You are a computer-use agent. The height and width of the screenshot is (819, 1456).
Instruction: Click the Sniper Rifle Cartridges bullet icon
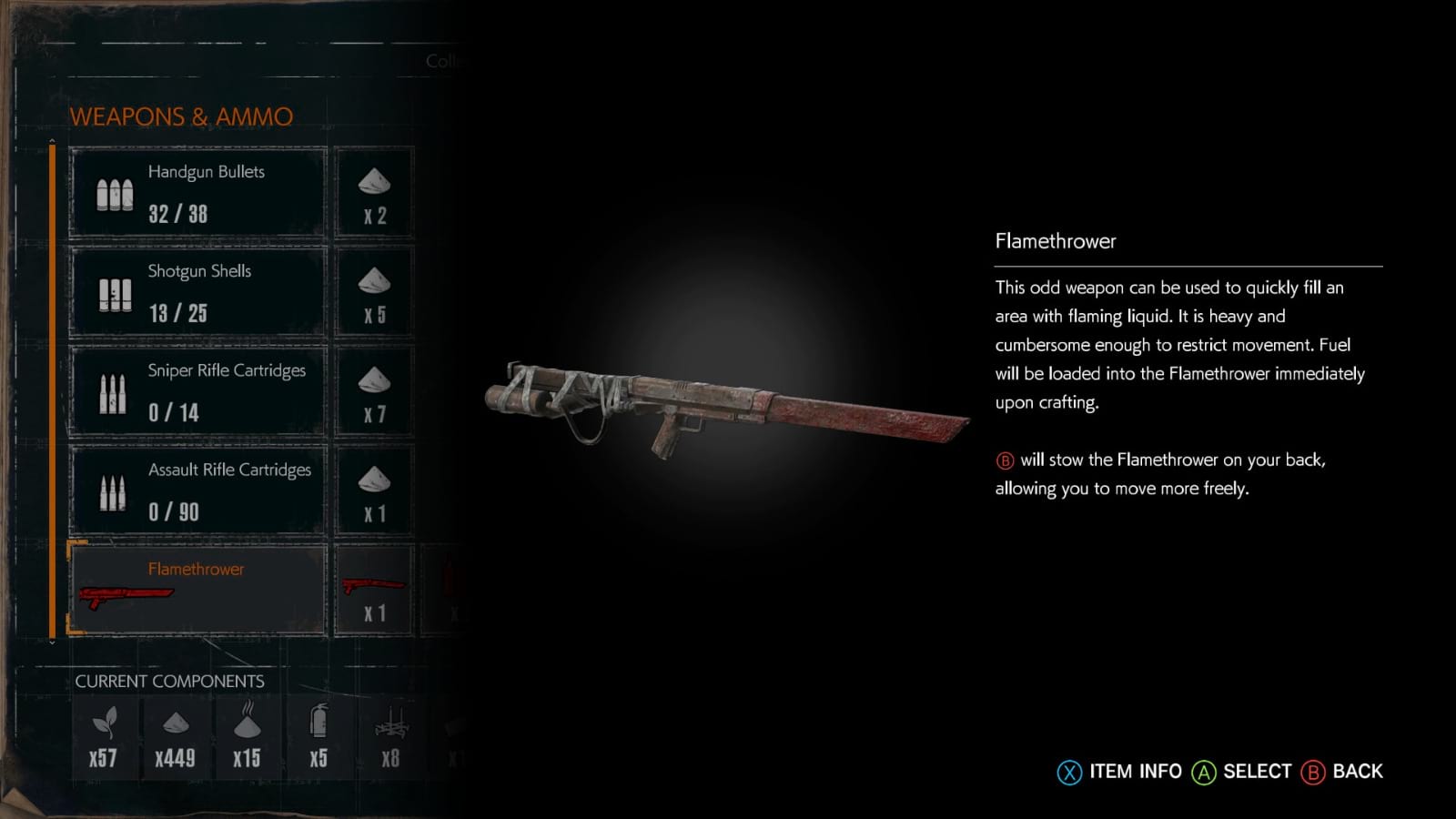(113, 391)
